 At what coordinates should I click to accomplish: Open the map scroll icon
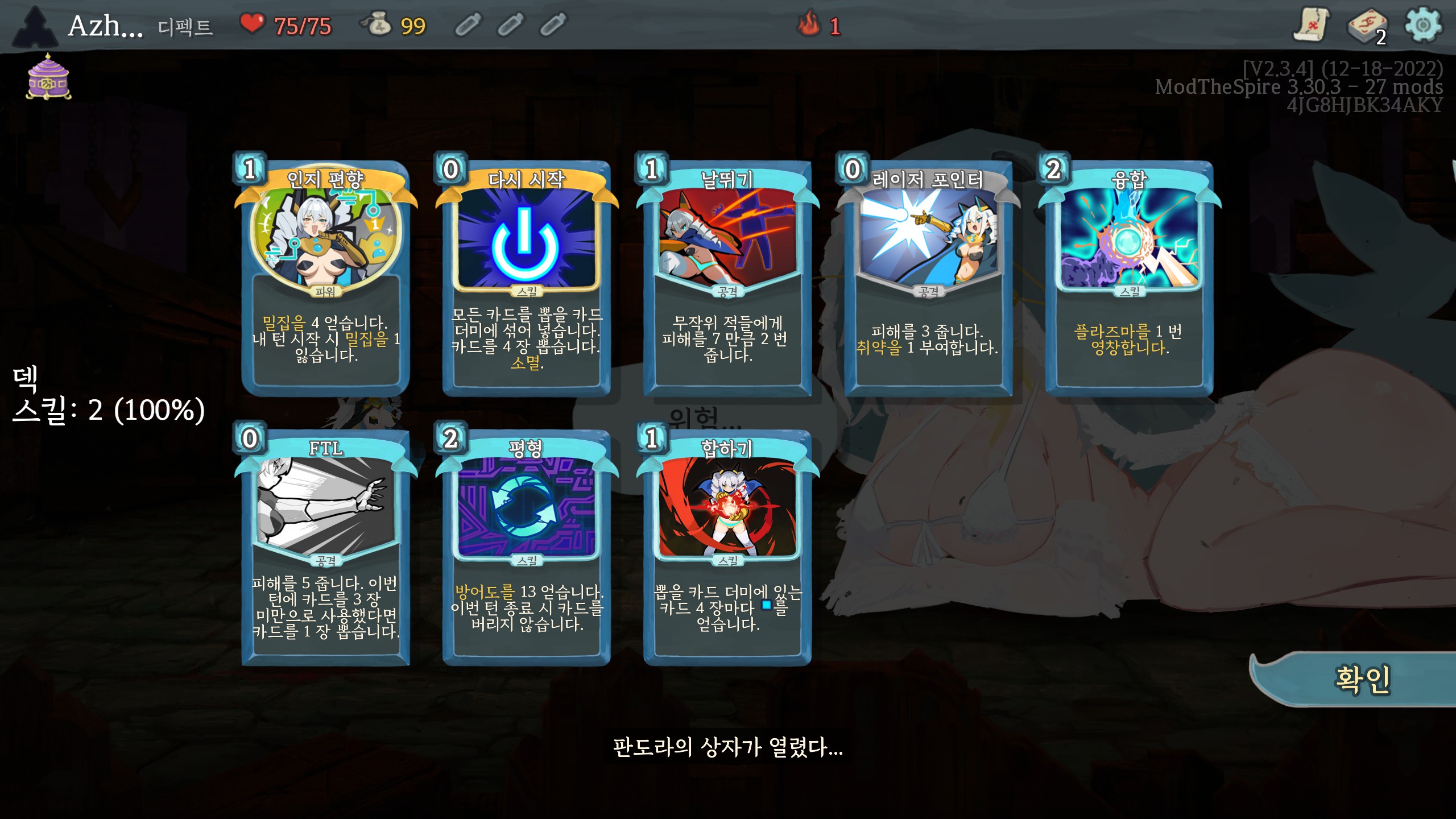click(x=1312, y=25)
